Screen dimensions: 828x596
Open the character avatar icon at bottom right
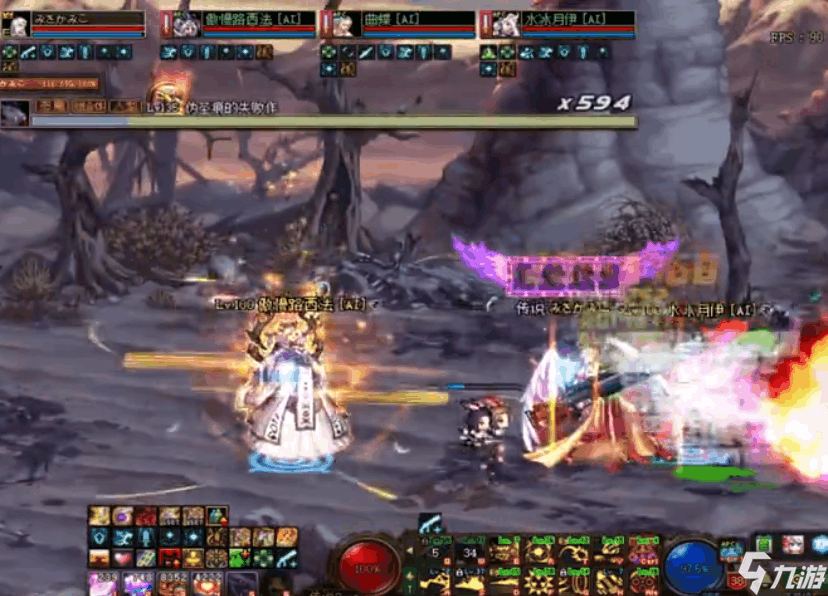point(793,545)
